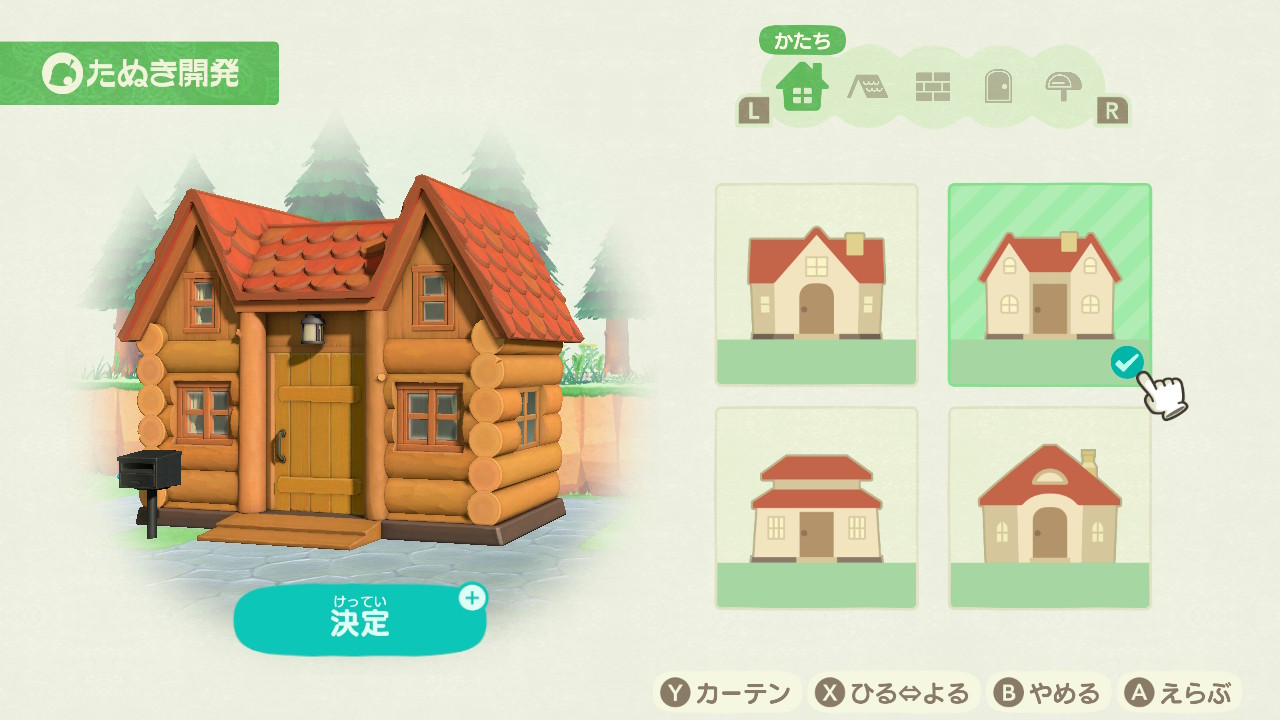This screenshot has width=1280, height=720.
Task: Switch to the かたち house shape tab
Action: tap(802, 88)
